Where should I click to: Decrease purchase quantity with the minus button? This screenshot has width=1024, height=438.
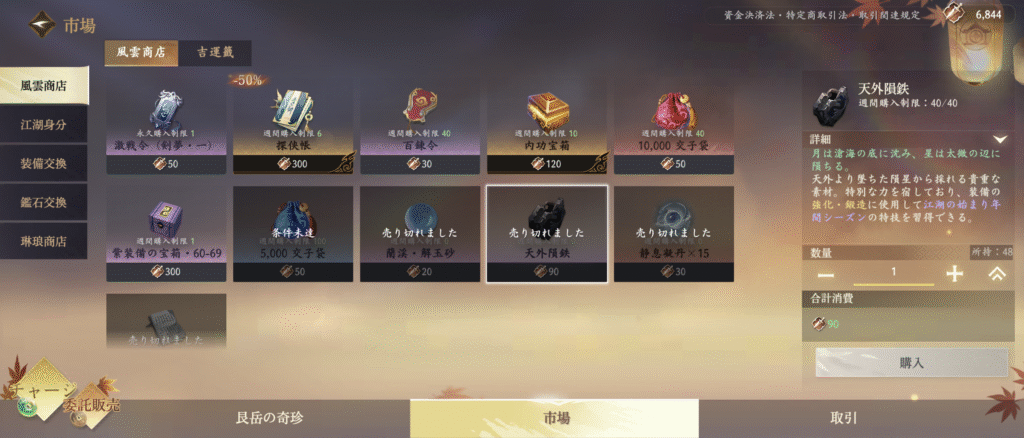pyautogui.click(x=826, y=274)
